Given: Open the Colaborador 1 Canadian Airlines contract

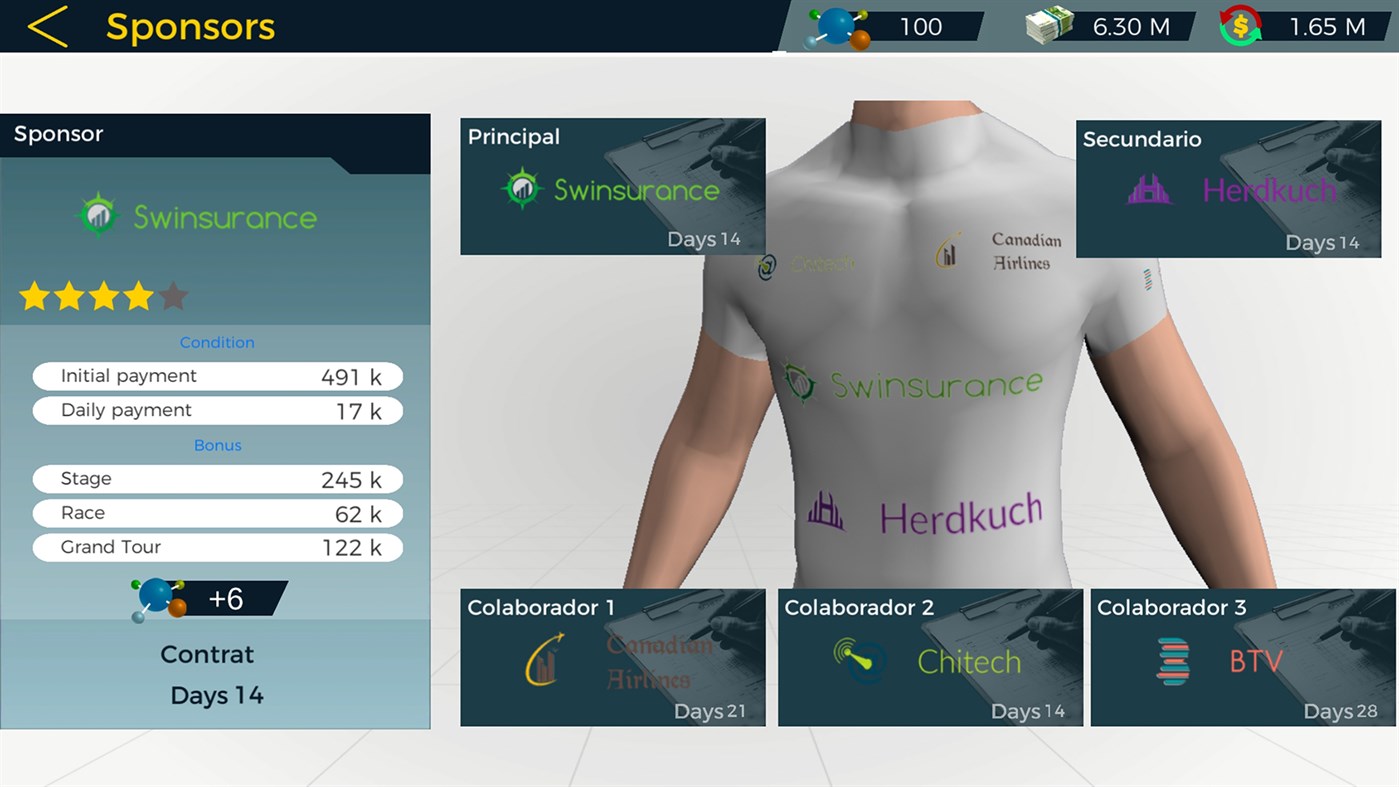Looking at the screenshot, I should click(612, 657).
